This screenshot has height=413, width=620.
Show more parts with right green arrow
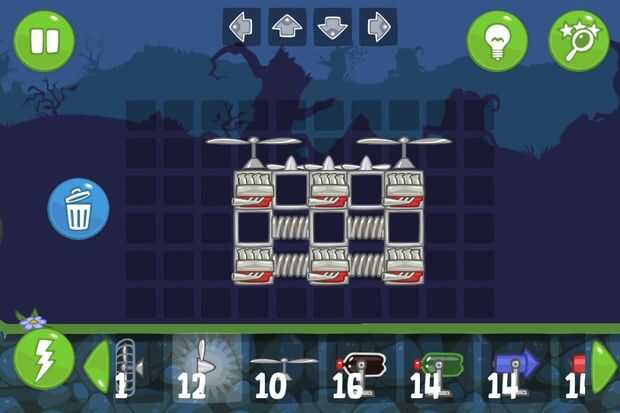603,366
